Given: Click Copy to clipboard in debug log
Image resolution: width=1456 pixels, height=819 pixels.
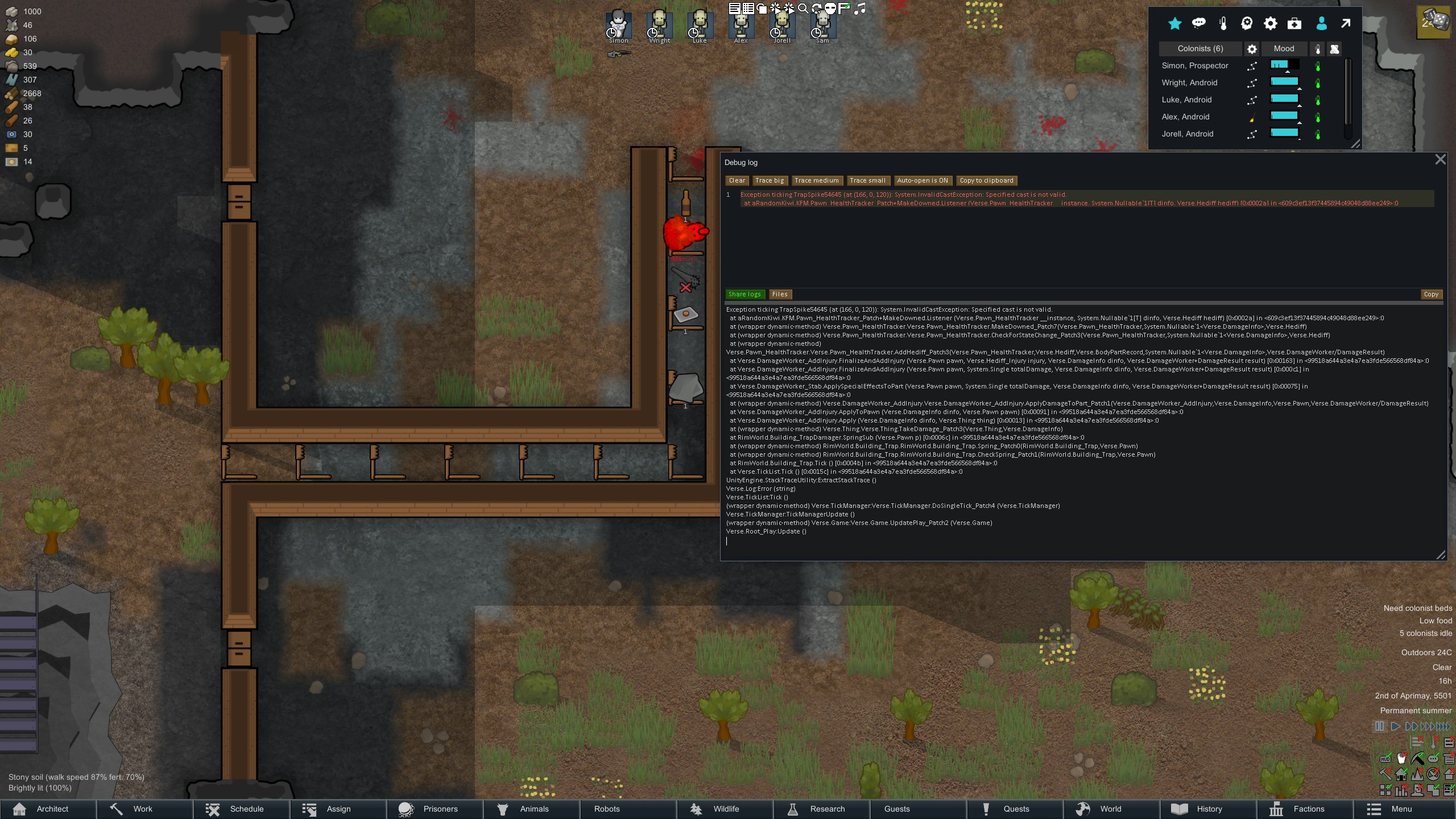Looking at the screenshot, I should pyautogui.click(x=986, y=180).
